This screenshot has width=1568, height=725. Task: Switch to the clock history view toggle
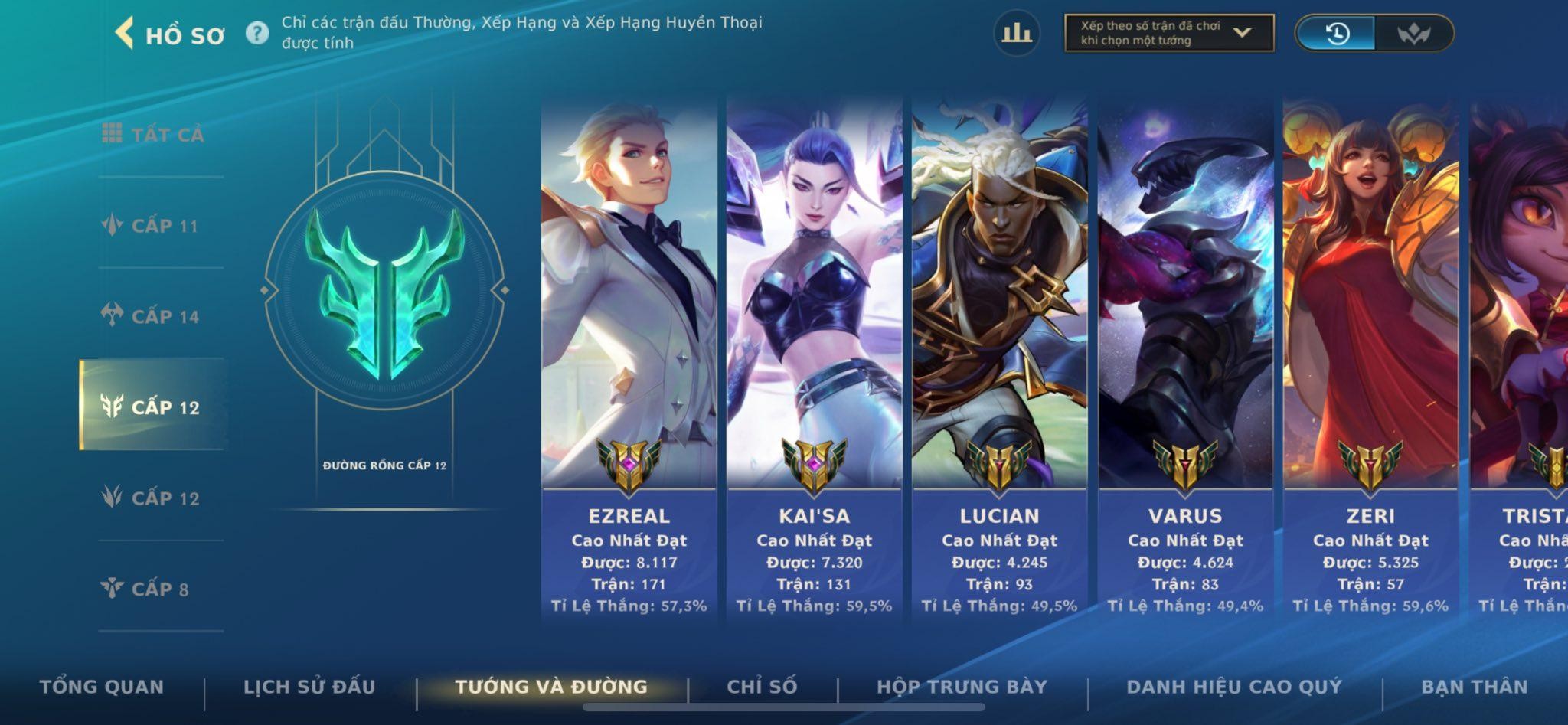pyautogui.click(x=1336, y=34)
